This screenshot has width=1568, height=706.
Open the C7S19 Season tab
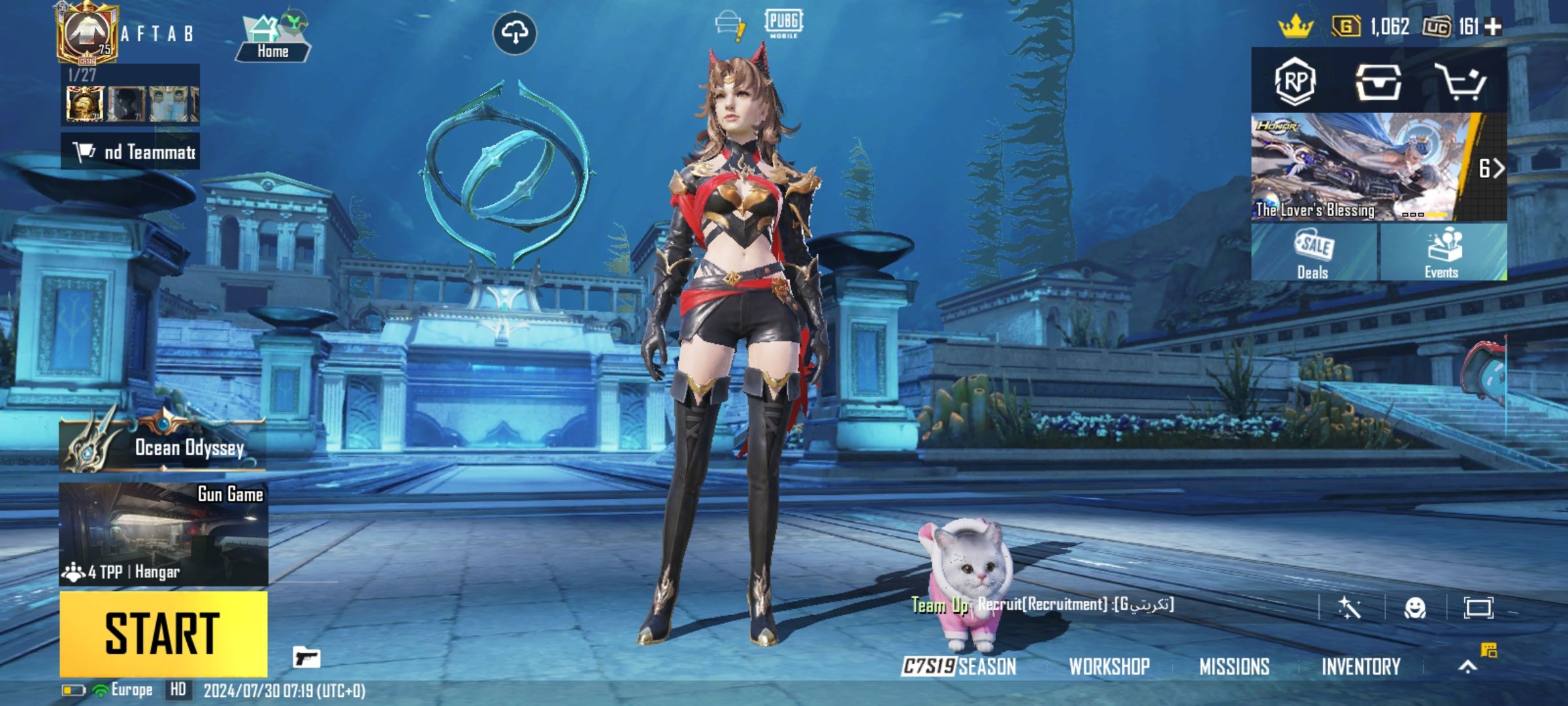(959, 667)
